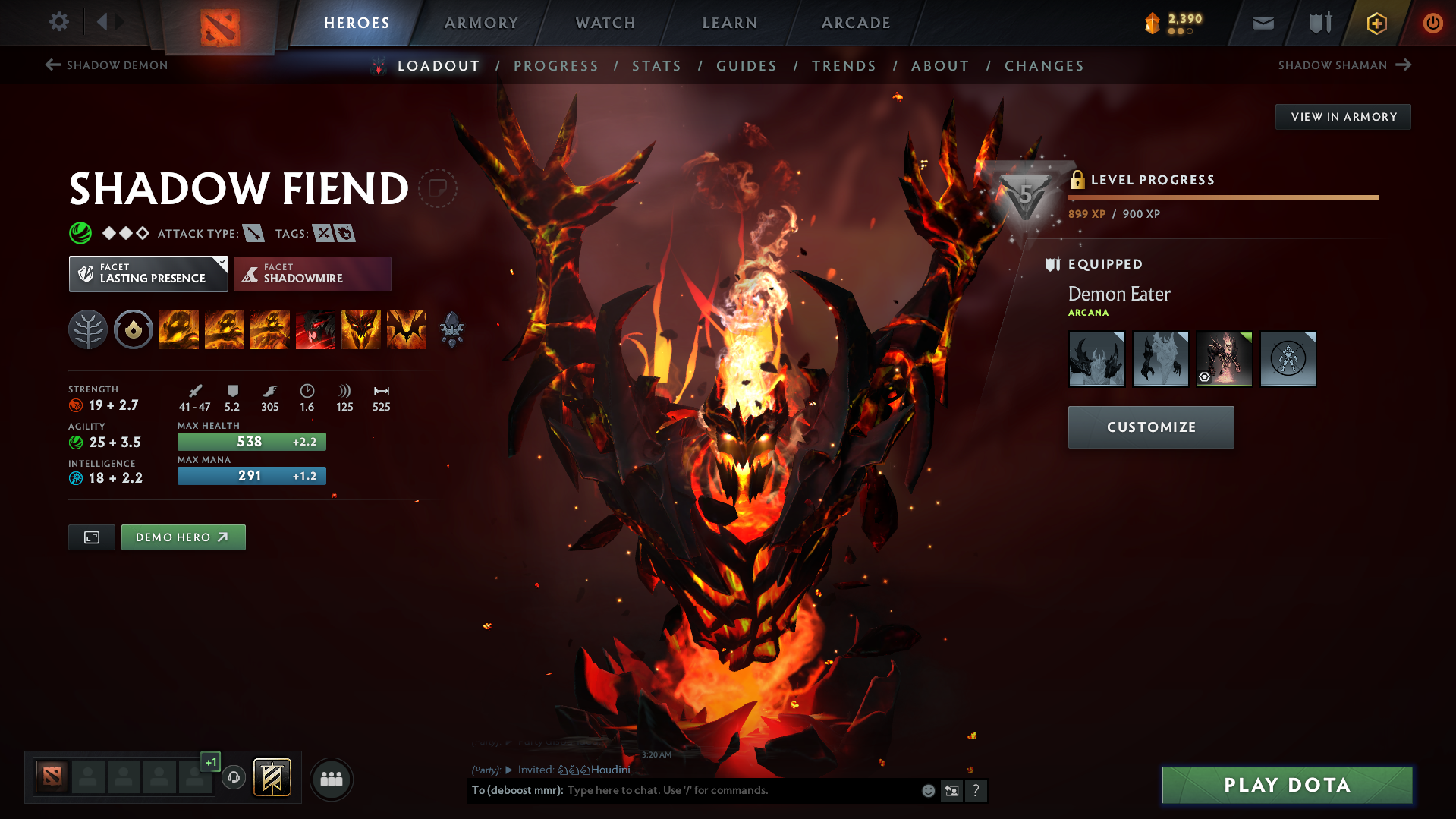The image size is (1456, 819).
Task: Click the Level Progress XP bar
Action: 1223,197
